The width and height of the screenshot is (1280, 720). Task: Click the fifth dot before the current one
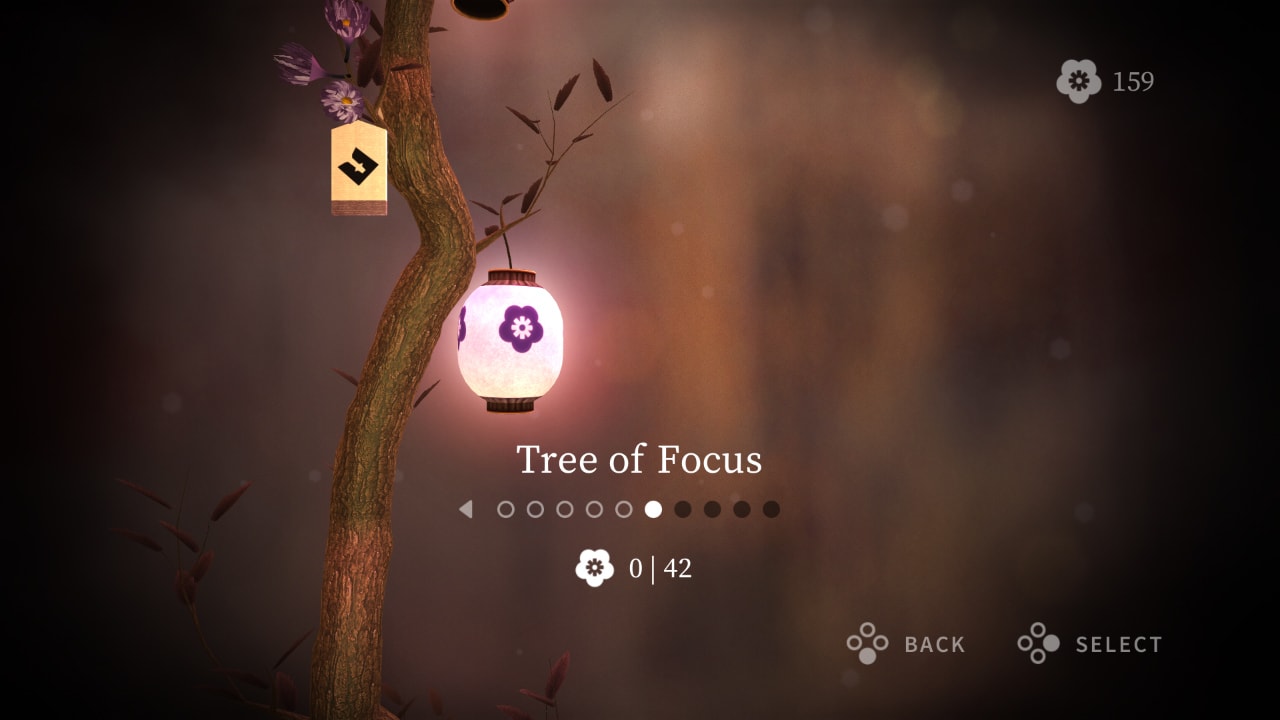click(506, 509)
